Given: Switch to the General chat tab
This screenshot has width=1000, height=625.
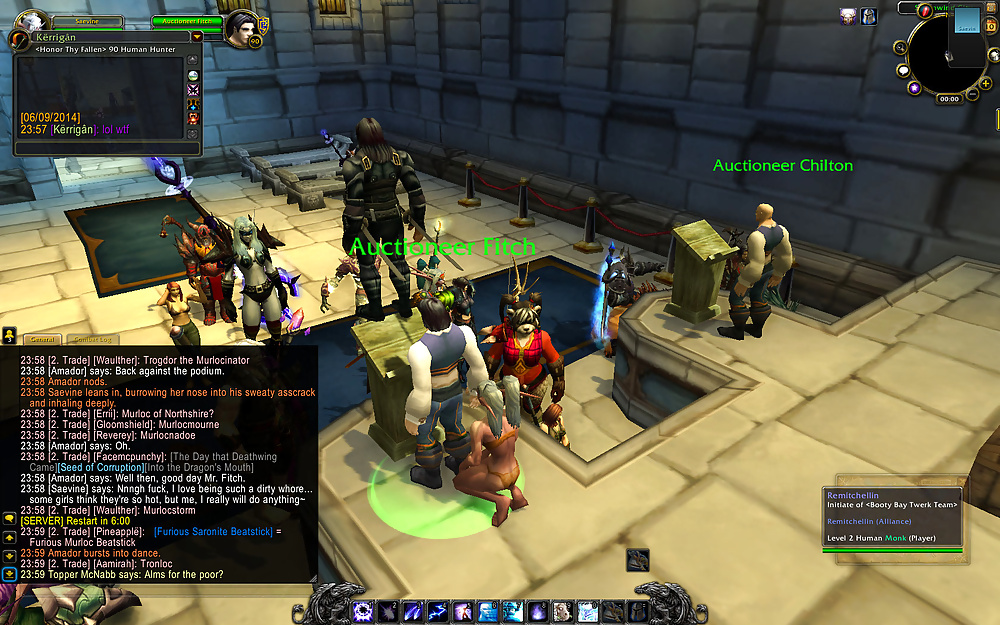Looking at the screenshot, I should tap(43, 339).
